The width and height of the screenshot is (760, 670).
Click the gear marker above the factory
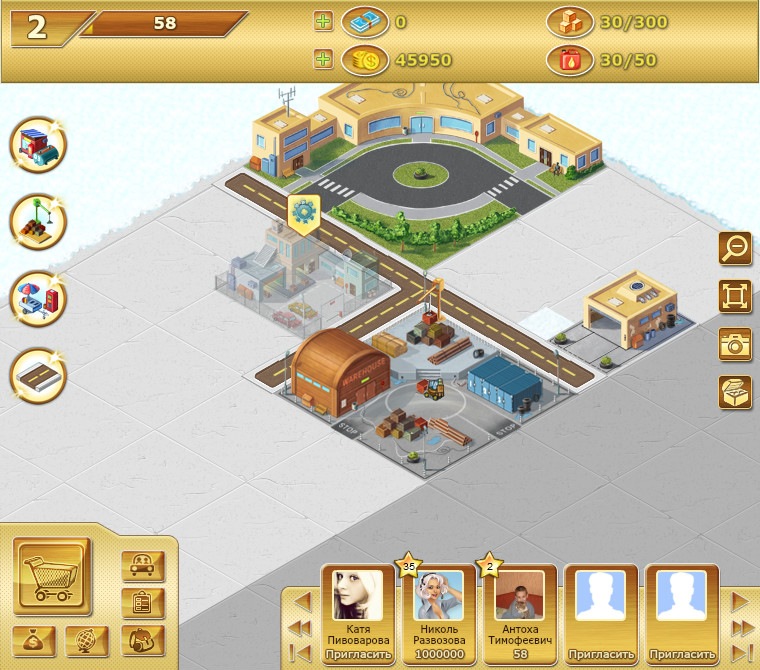[x=302, y=211]
